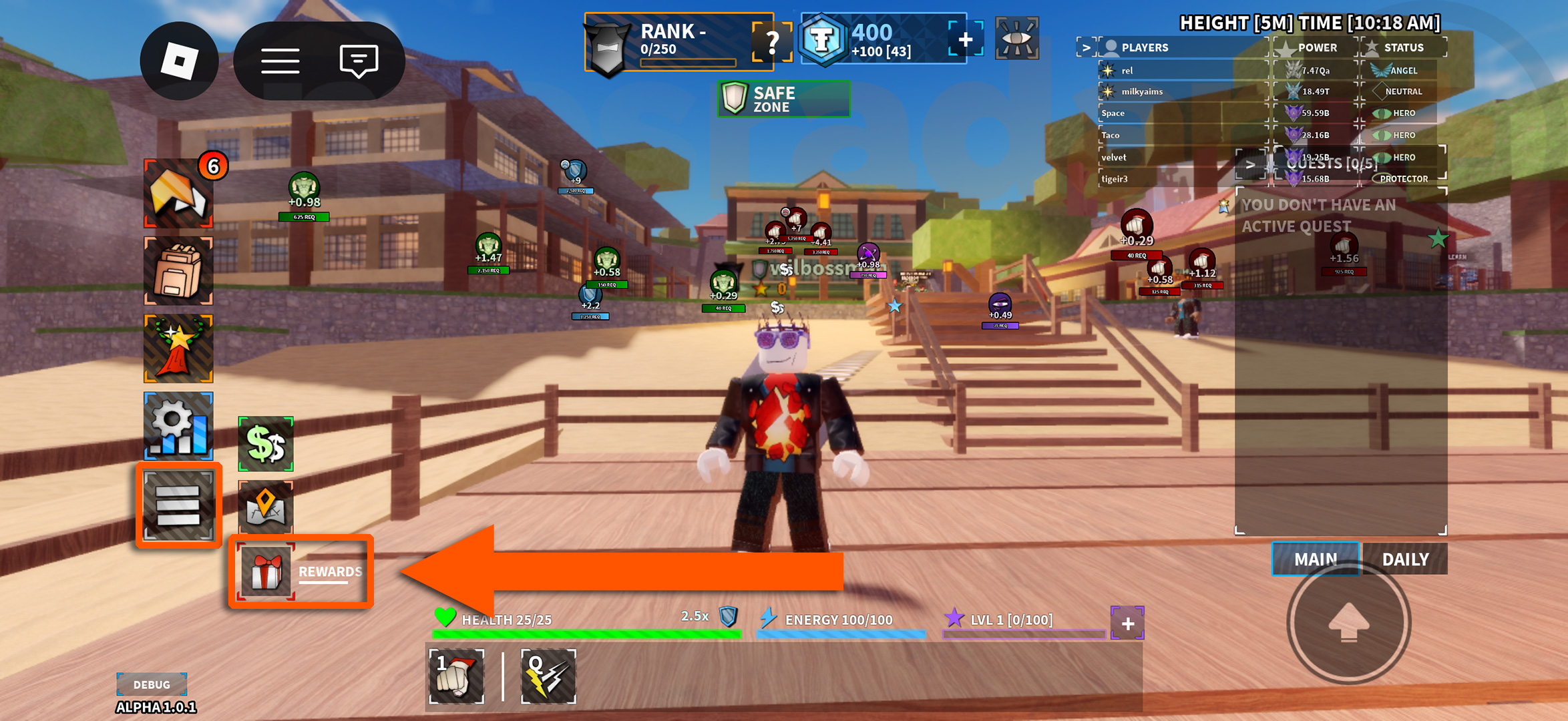This screenshot has height=721, width=1568.
Task: Activate the Q lightning ability icon
Action: [x=548, y=676]
